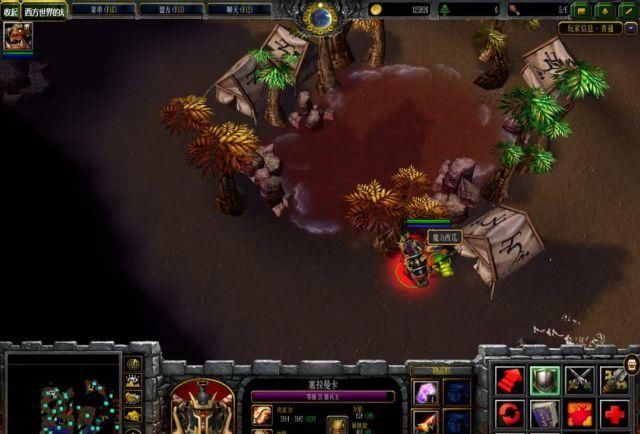
Task: Activate the shield command icon
Action: [544, 379]
